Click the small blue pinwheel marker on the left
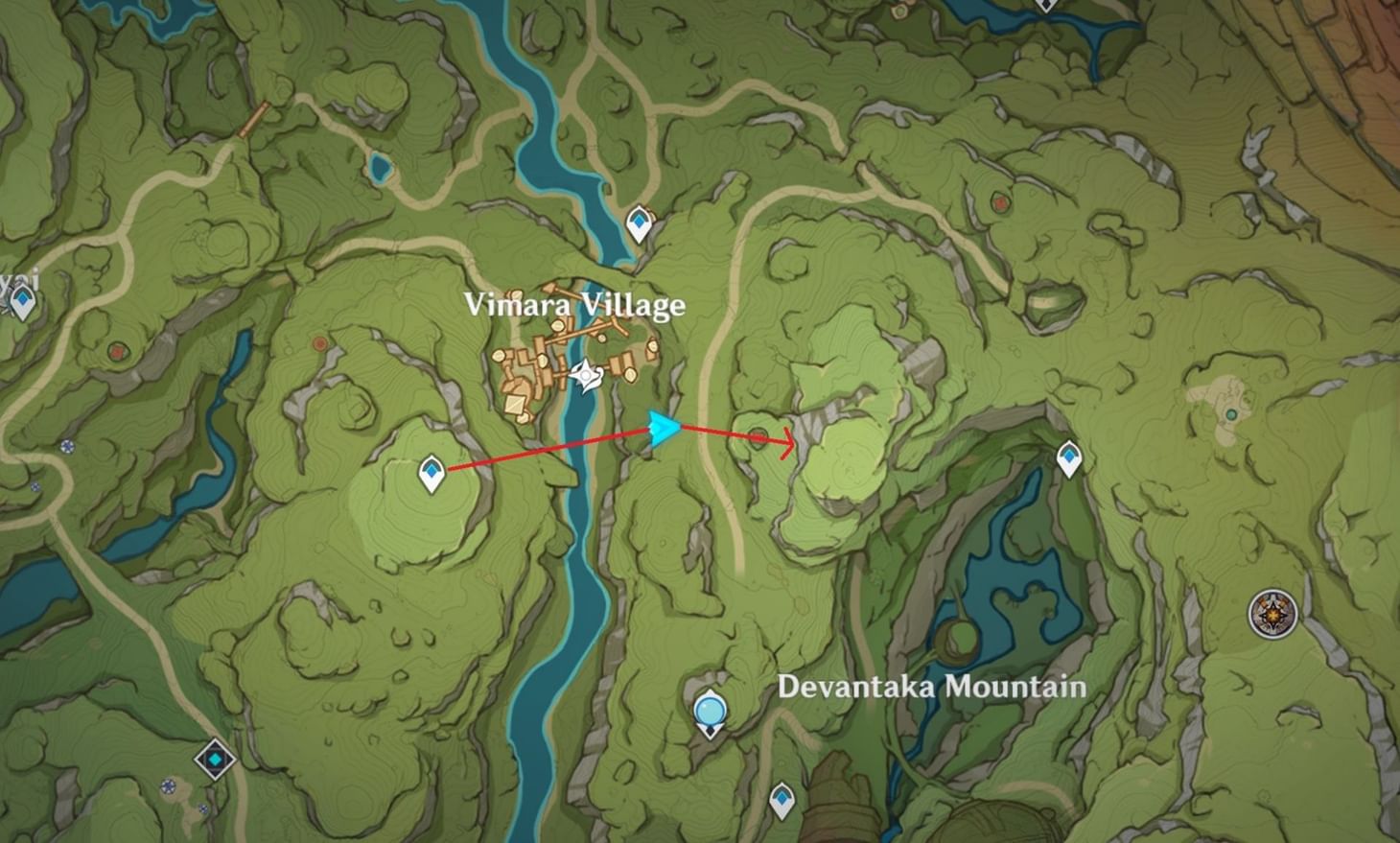1400x843 pixels. click(68, 446)
